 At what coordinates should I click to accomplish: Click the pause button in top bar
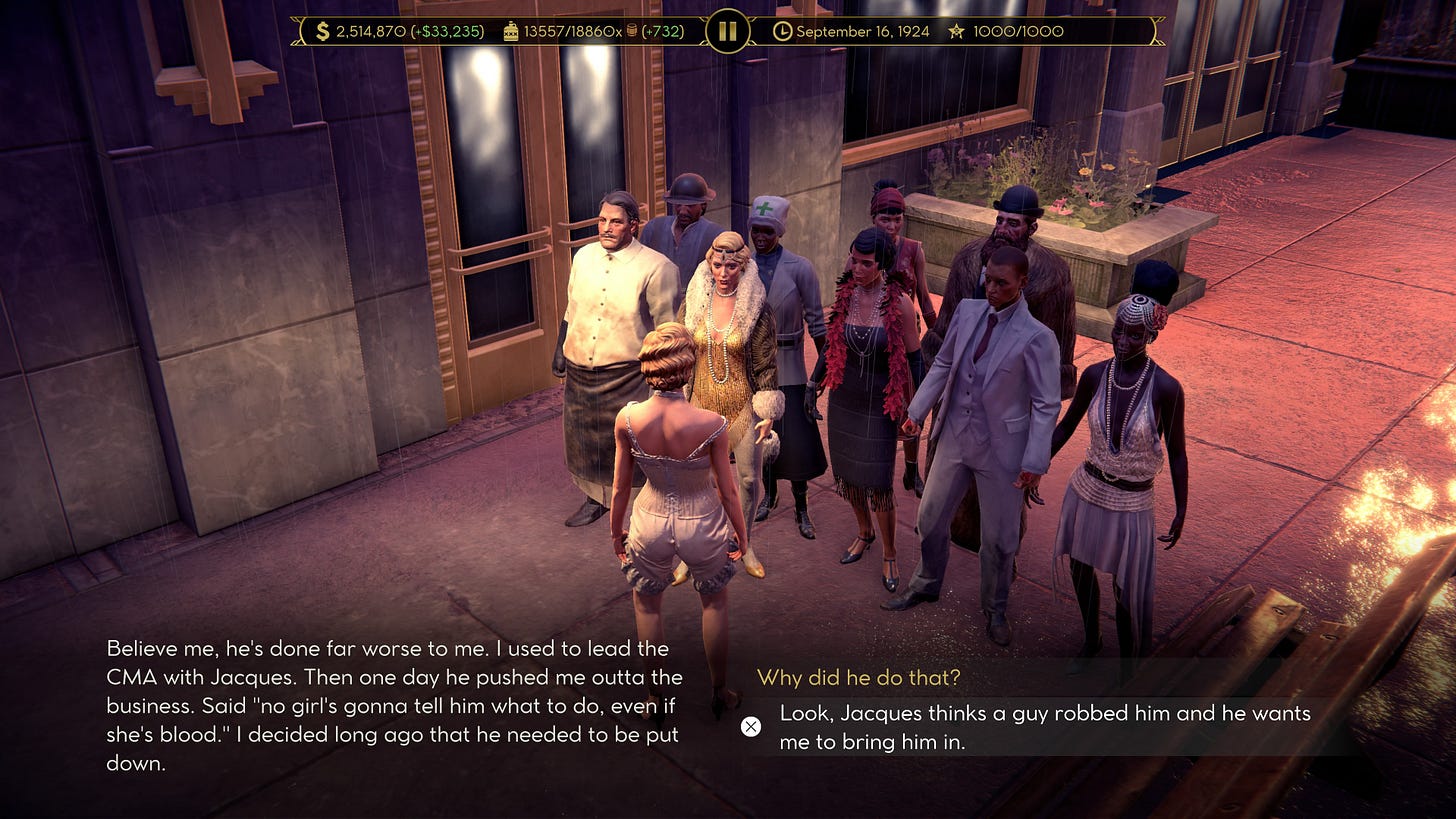[x=727, y=31]
